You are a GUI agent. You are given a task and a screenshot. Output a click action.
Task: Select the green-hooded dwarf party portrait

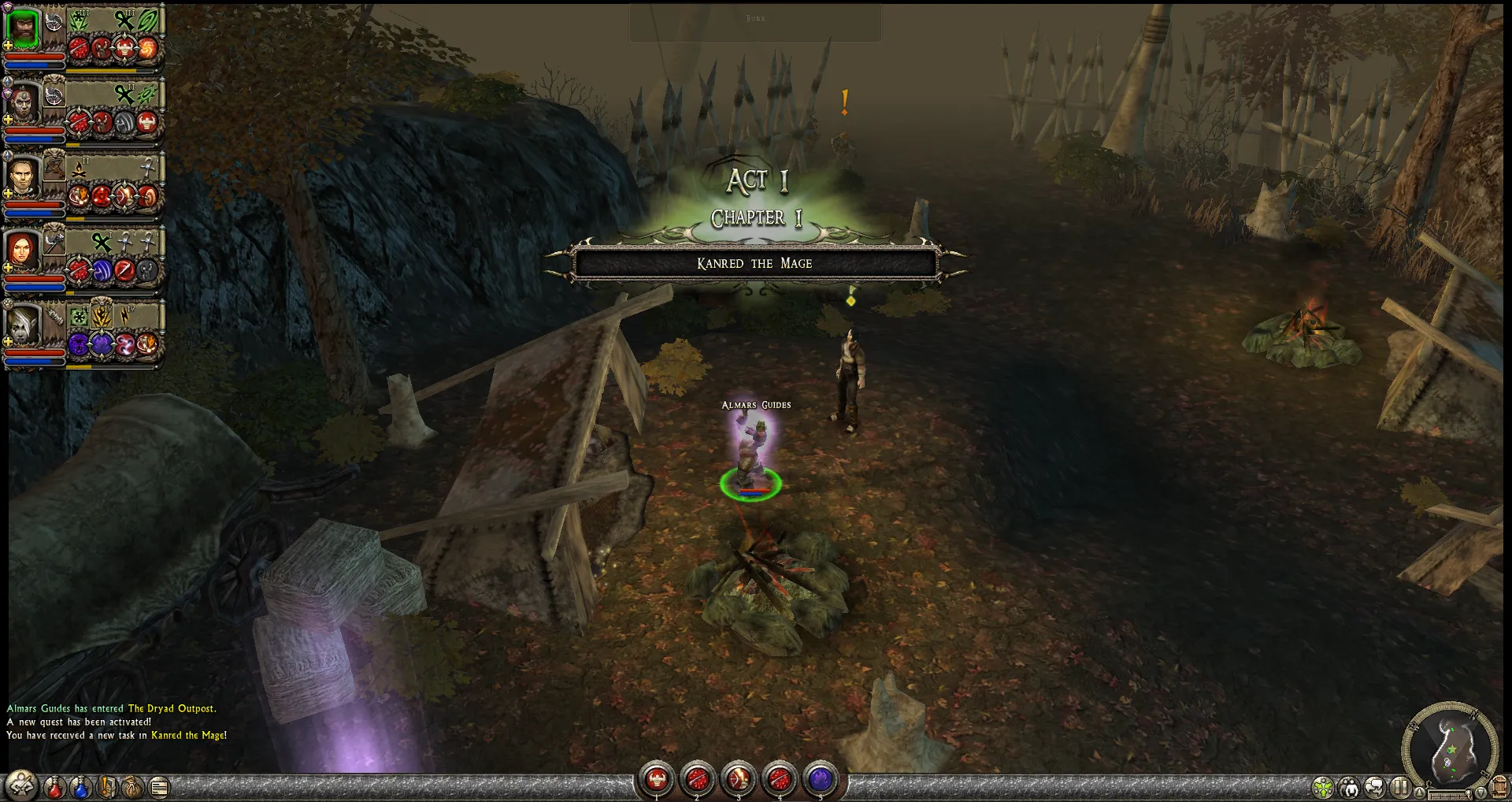(23, 27)
